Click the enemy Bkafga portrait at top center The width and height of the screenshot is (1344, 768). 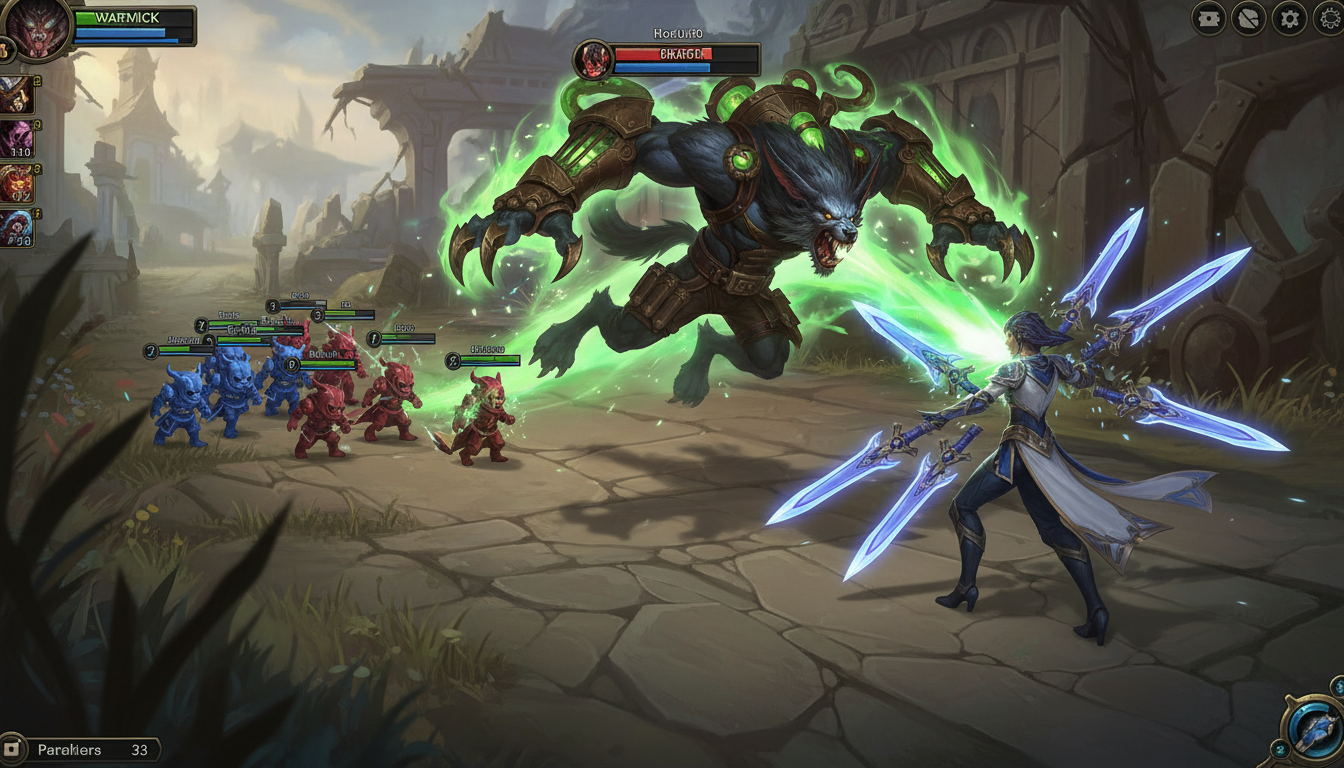595,58
